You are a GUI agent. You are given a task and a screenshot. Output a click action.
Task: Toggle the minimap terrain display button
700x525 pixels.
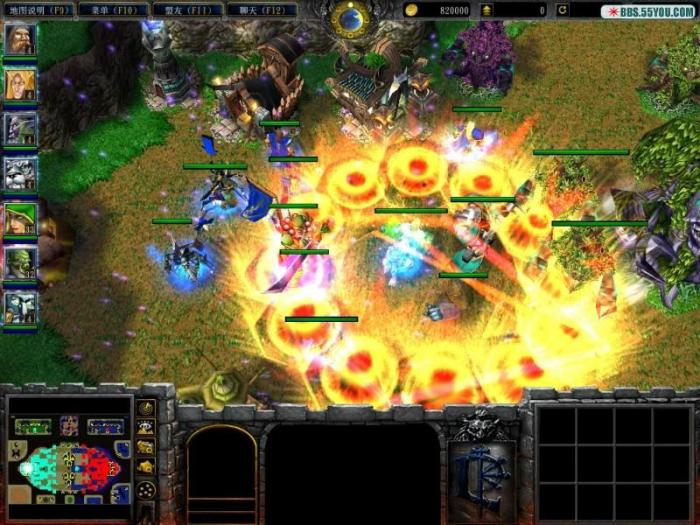coord(146,429)
